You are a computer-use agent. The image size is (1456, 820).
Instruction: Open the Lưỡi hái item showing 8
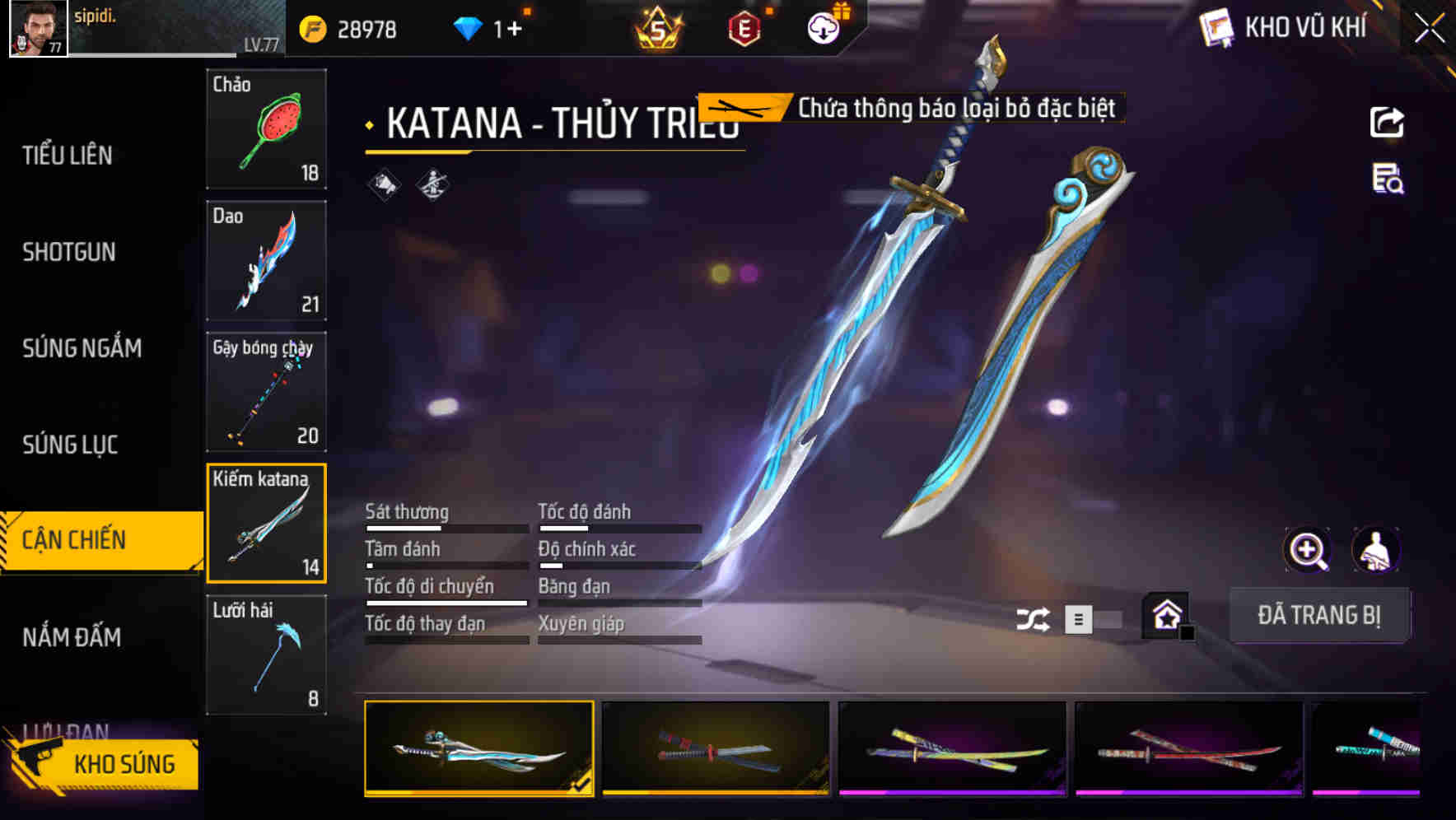tap(266, 653)
